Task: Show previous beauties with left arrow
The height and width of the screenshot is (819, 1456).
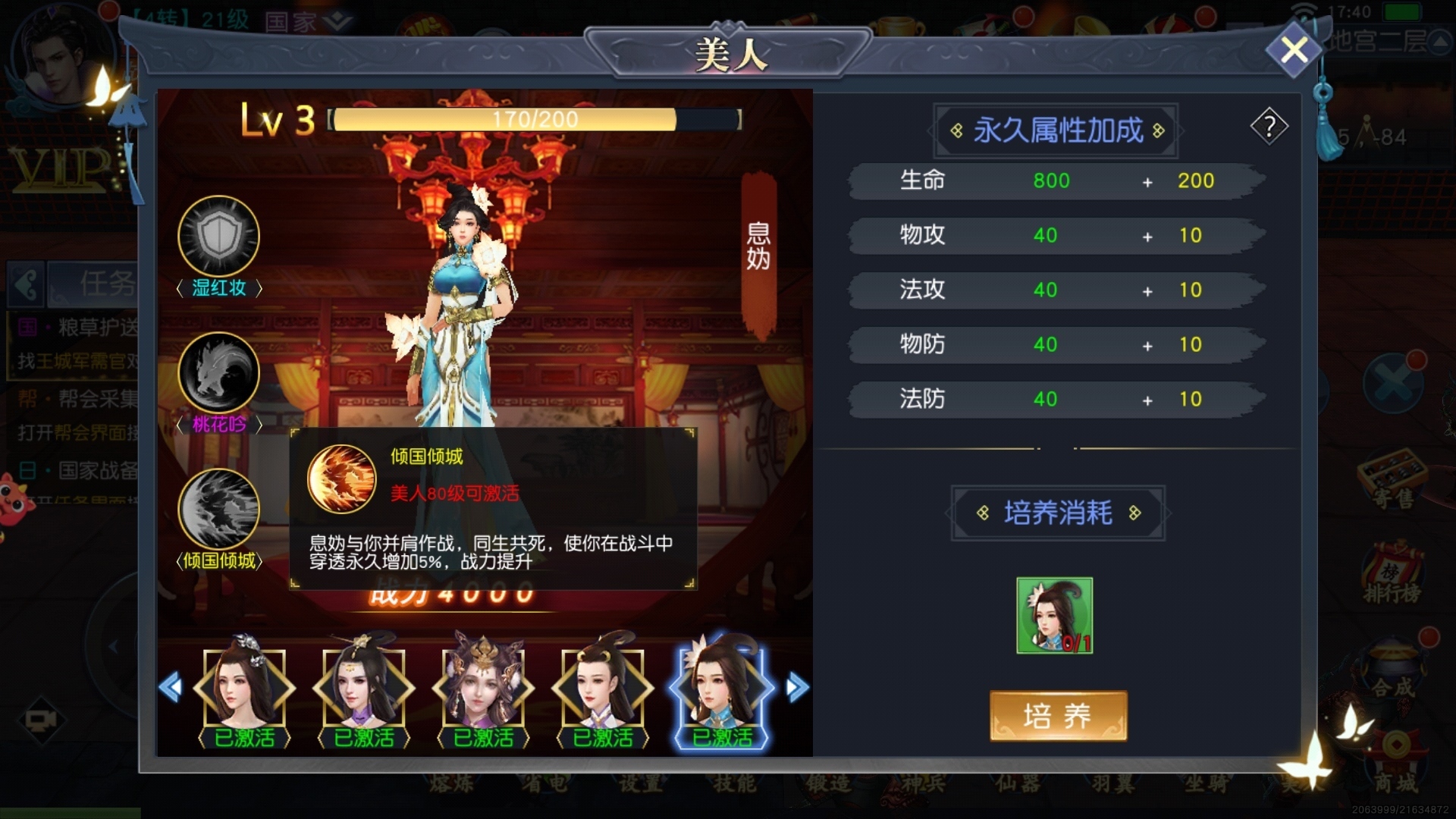Action: click(x=171, y=688)
